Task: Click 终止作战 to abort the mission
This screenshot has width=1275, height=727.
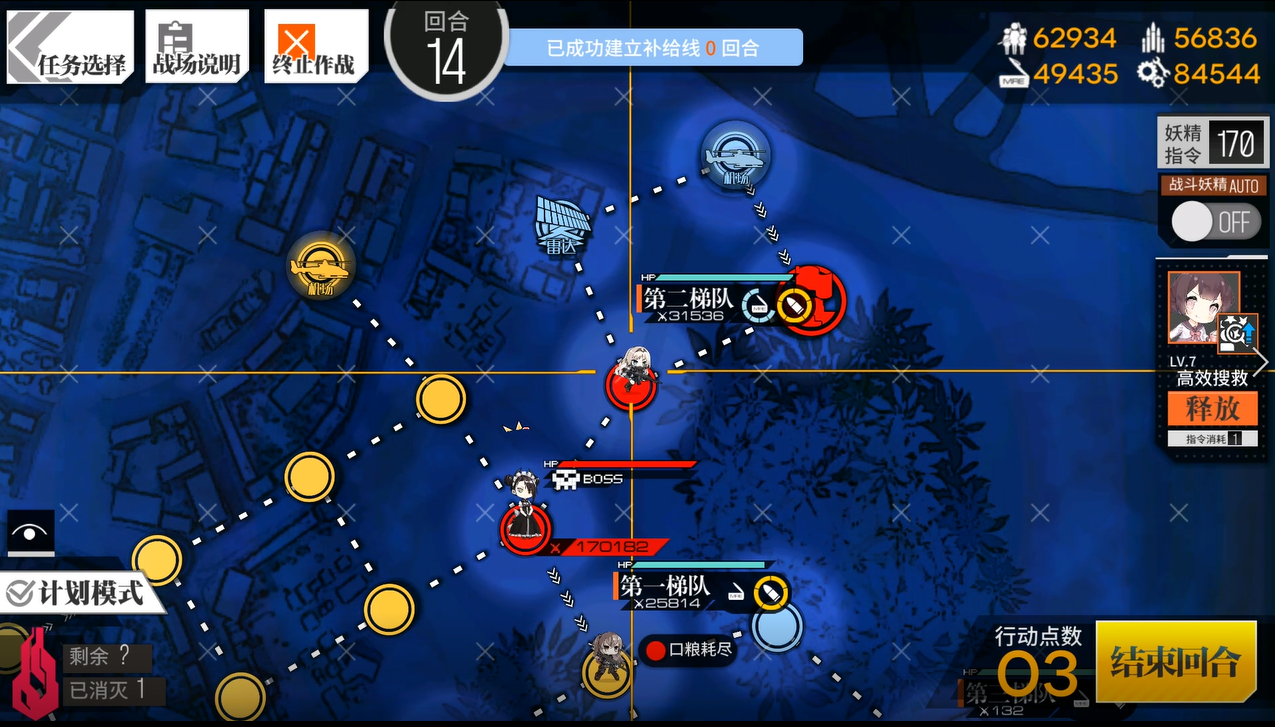Action: pos(314,46)
